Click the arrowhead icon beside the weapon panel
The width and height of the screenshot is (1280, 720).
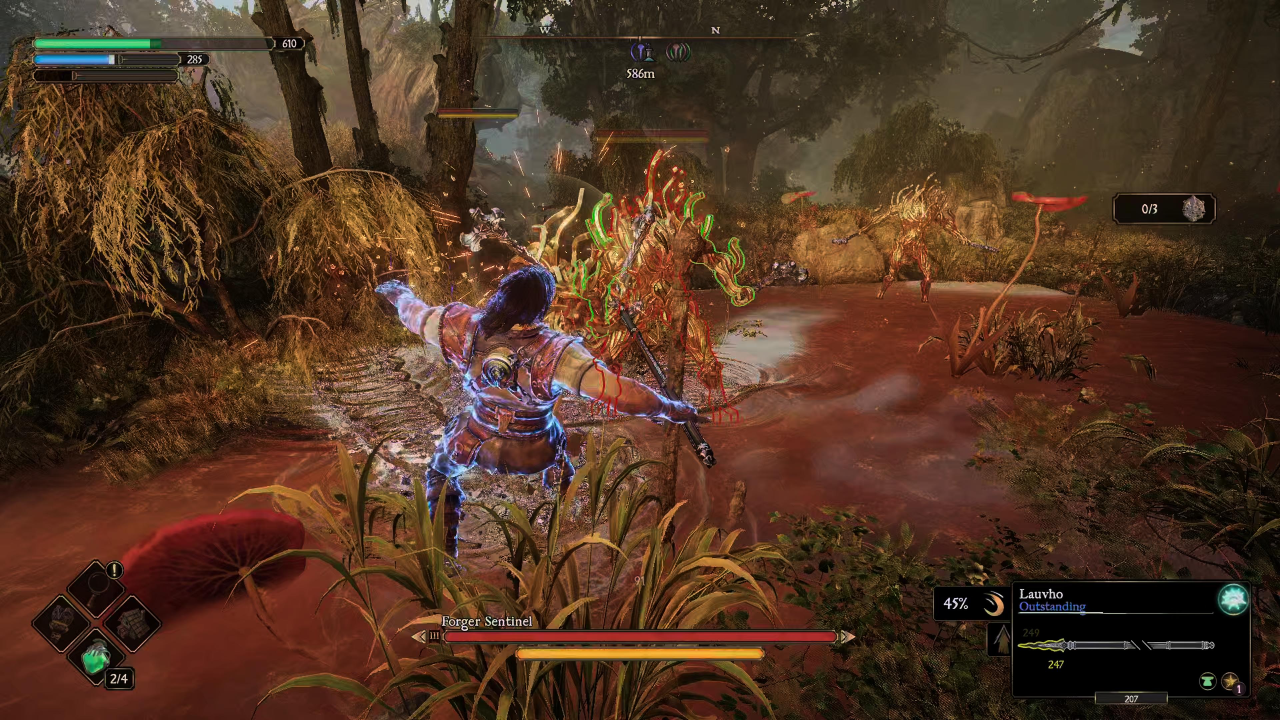click(x=1000, y=640)
